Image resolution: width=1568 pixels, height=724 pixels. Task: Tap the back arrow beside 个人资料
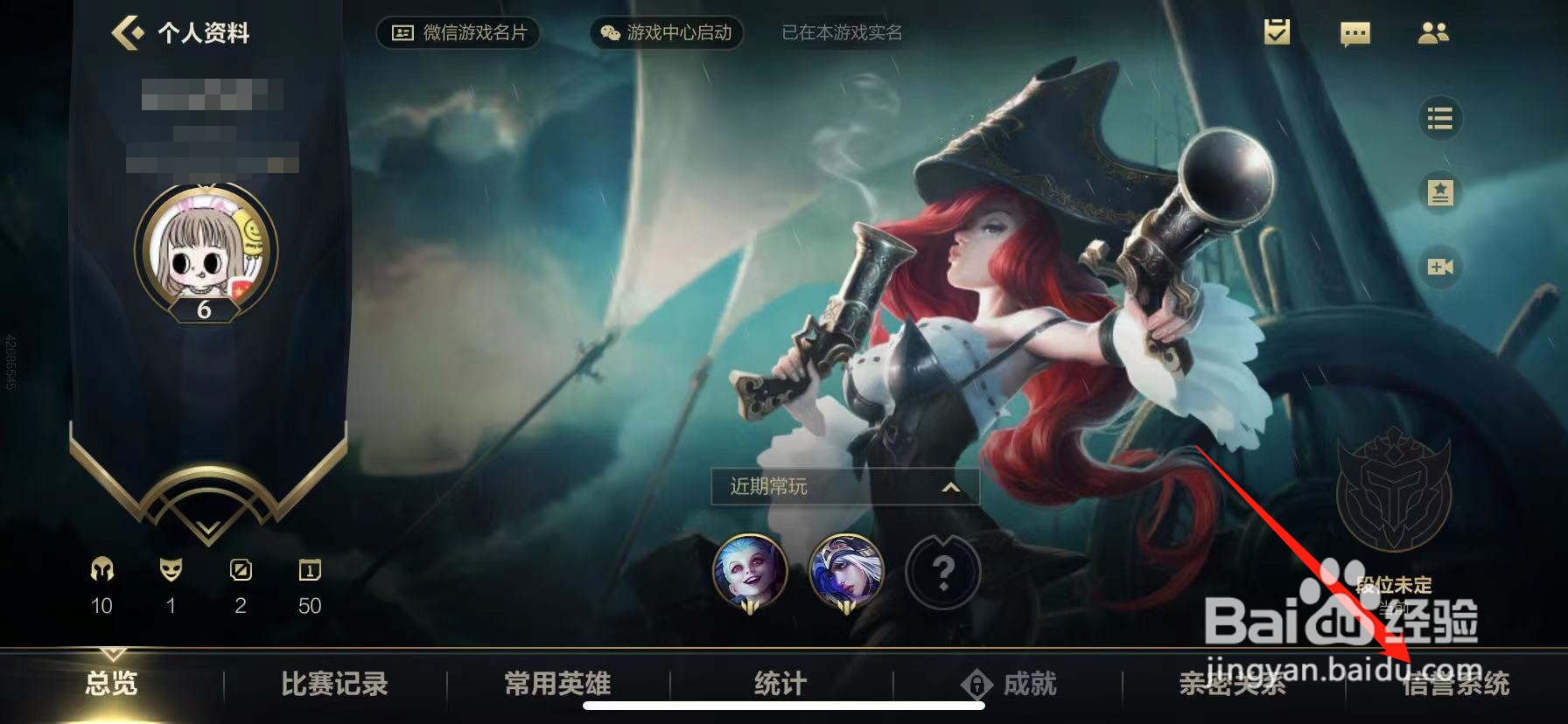pyautogui.click(x=125, y=33)
